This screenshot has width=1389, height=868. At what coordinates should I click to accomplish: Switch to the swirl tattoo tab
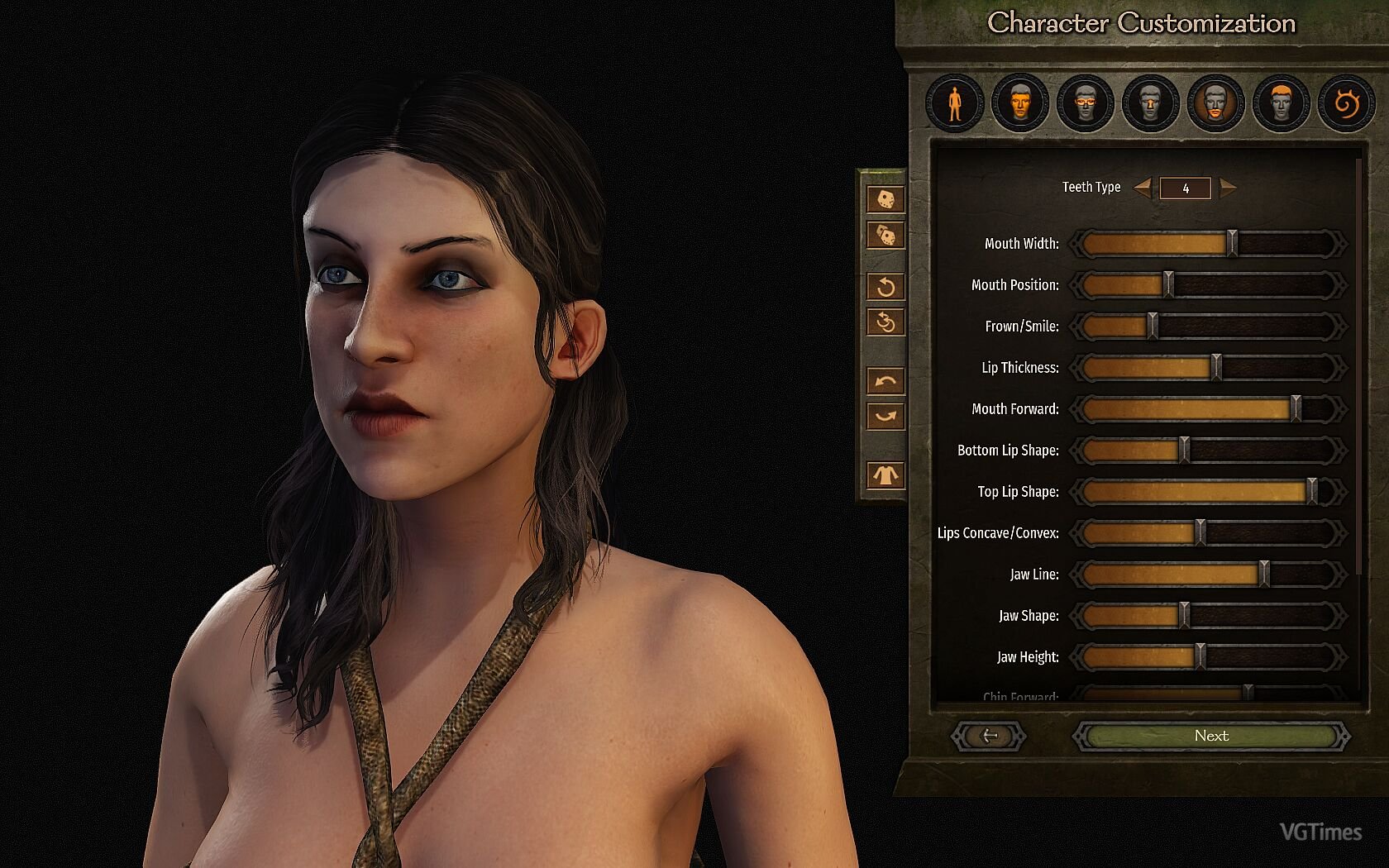click(1346, 104)
